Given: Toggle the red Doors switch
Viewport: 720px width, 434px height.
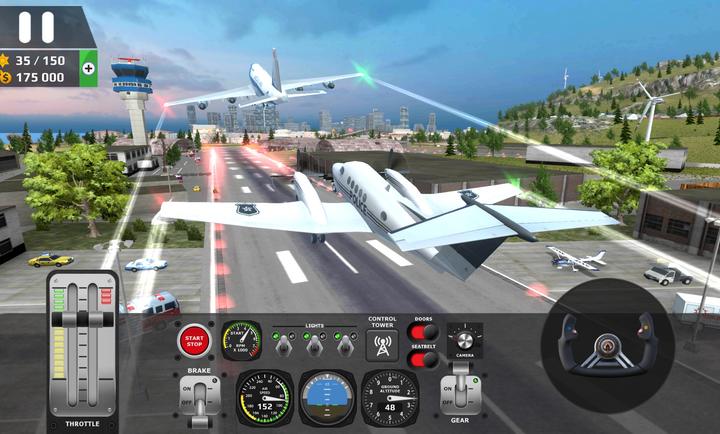Looking at the screenshot, I should pyautogui.click(x=424, y=333).
